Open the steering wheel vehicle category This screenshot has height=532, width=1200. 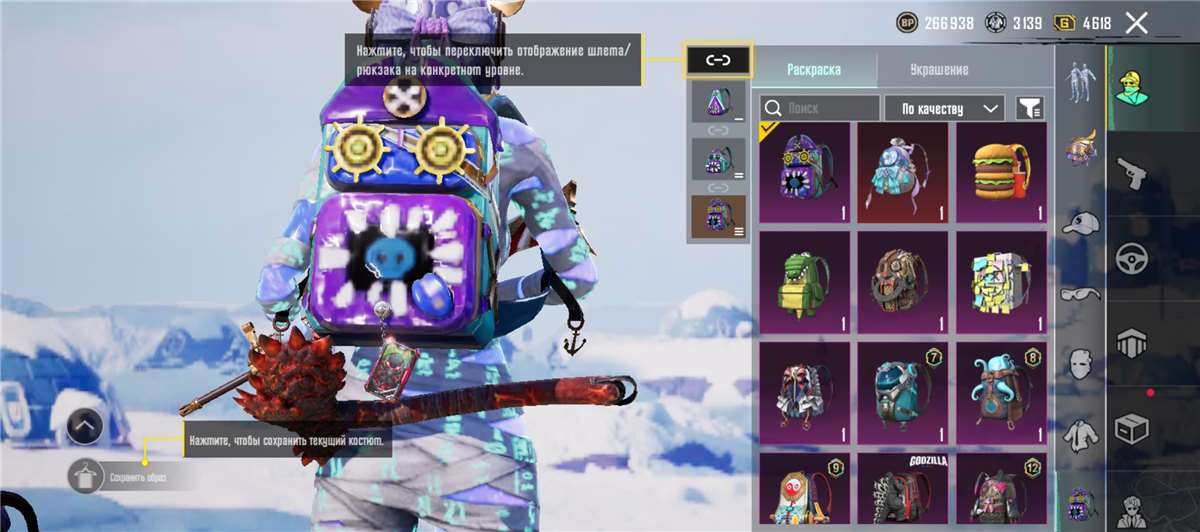coord(1132,257)
